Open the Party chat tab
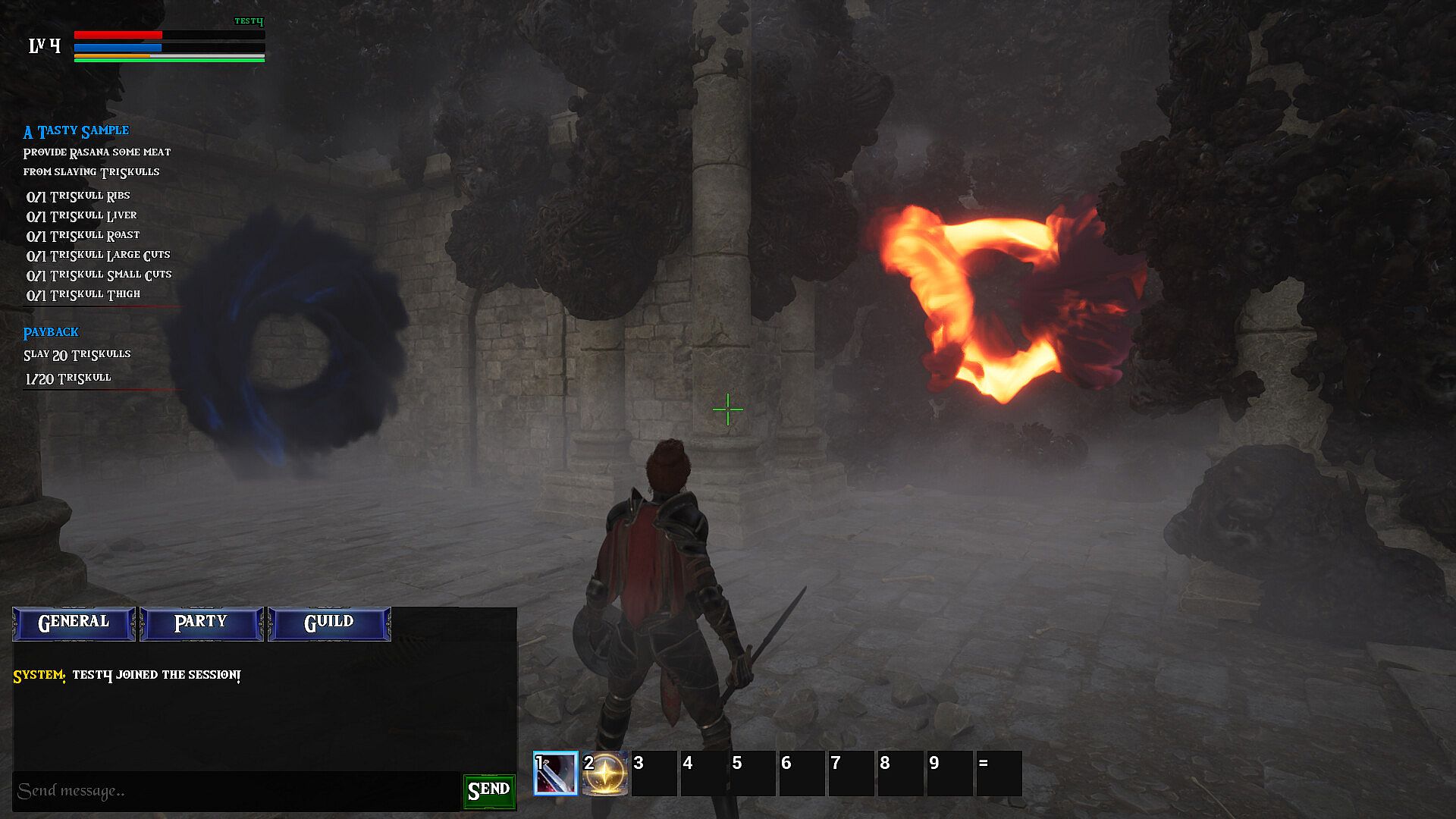The image size is (1456, 819). (x=201, y=623)
